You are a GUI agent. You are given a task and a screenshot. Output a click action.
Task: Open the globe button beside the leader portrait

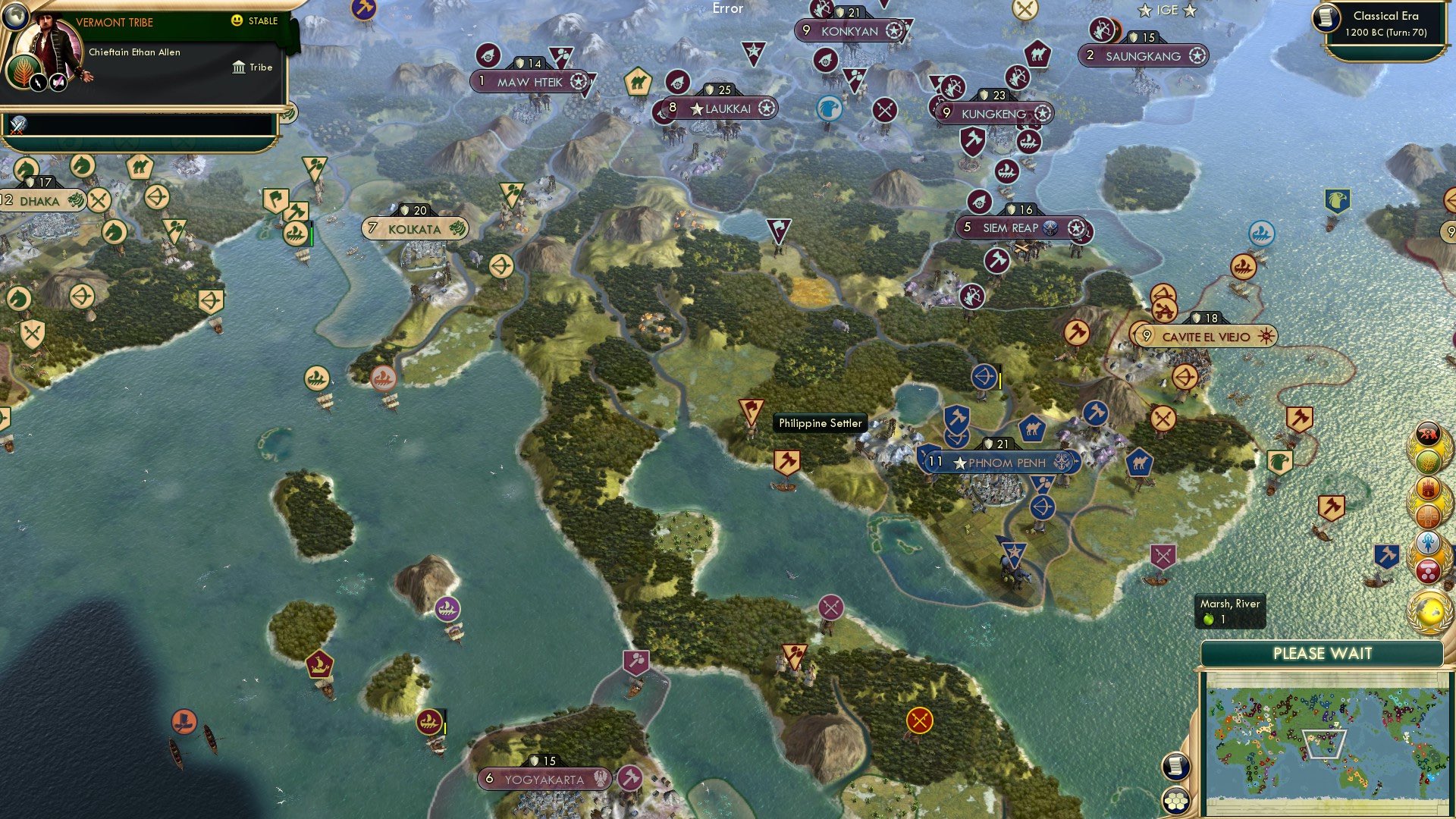(15, 17)
